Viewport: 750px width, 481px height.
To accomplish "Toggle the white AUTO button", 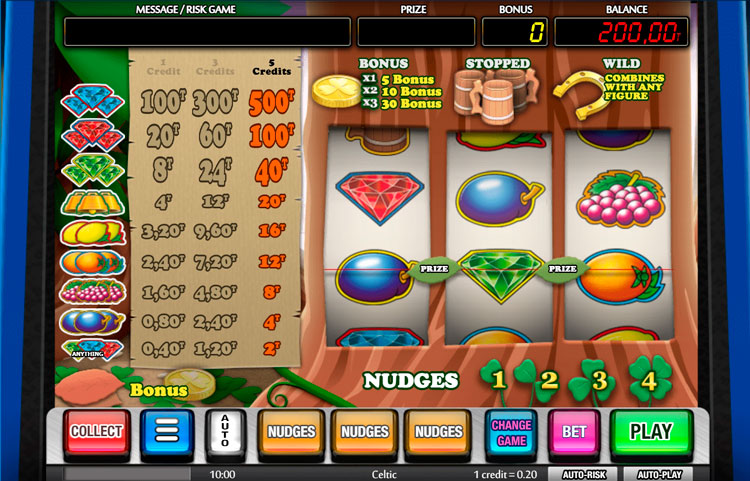I will click(x=225, y=432).
